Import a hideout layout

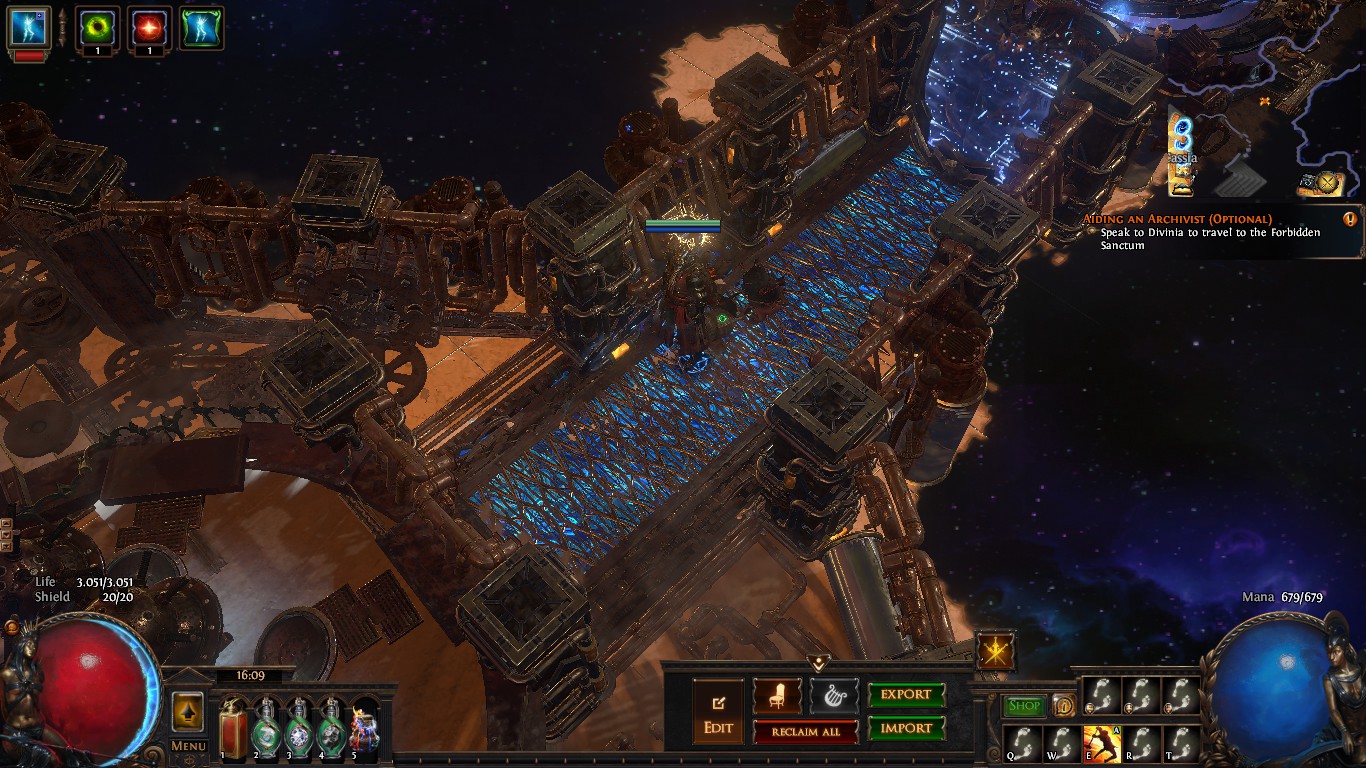tap(906, 728)
